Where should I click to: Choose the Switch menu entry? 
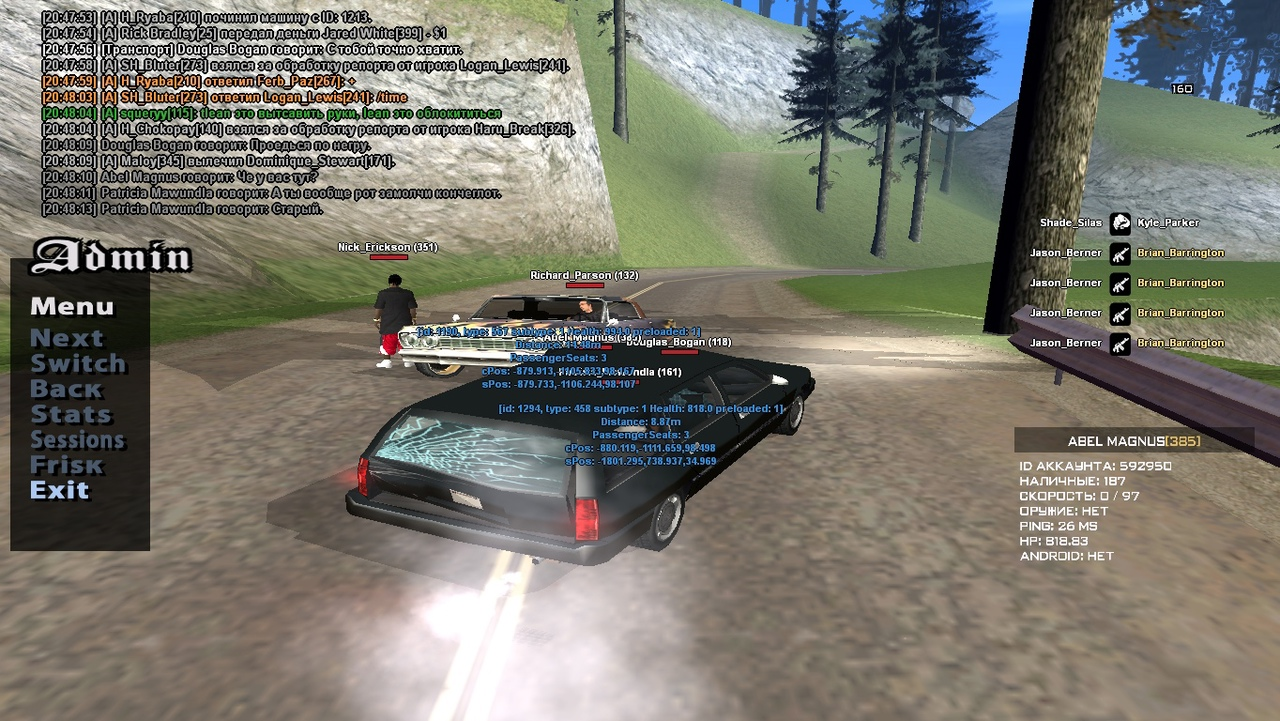pos(78,363)
